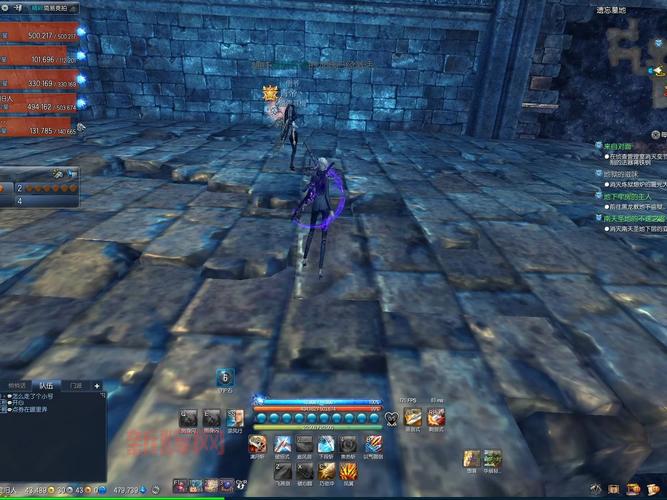Switch to the 队伍 chat tab
The width and height of the screenshot is (667, 500).
point(45,385)
